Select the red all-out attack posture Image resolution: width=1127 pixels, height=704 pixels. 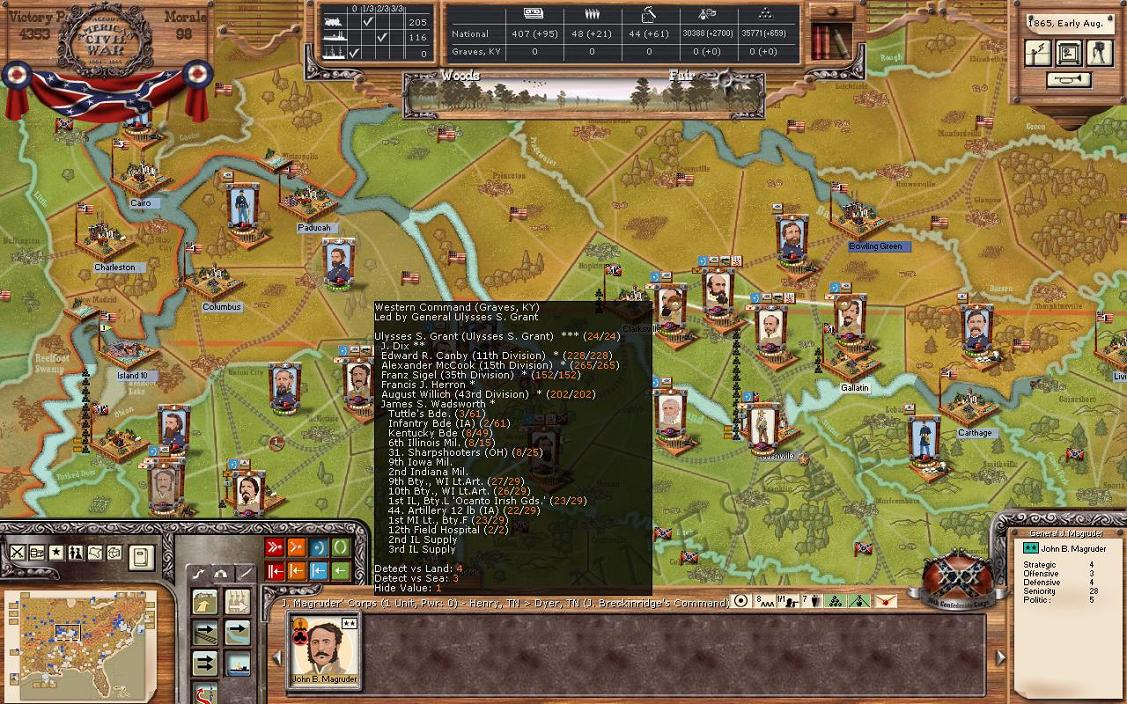[x=275, y=548]
